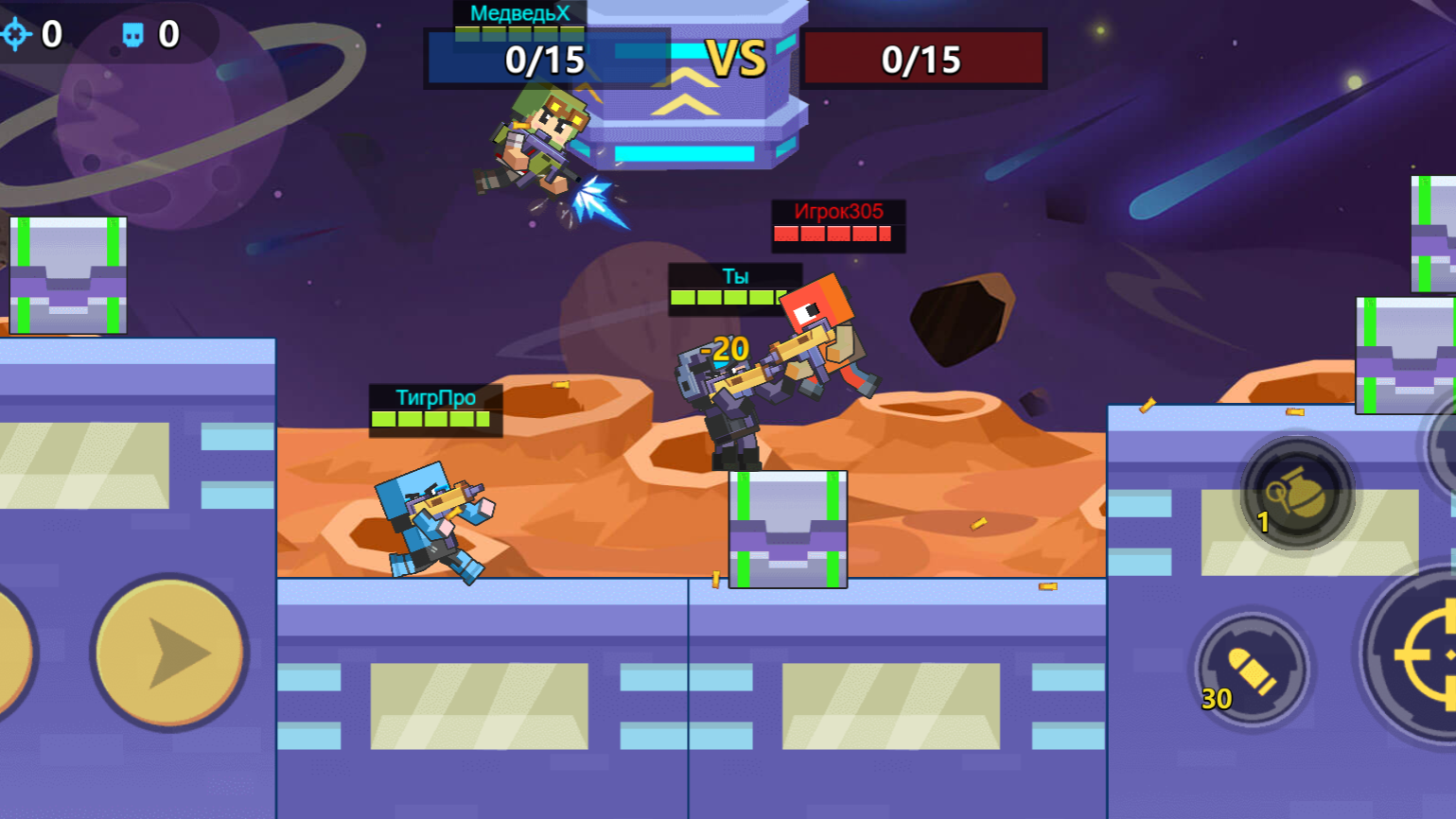Click the red team 0/15 score bar

pos(925,59)
